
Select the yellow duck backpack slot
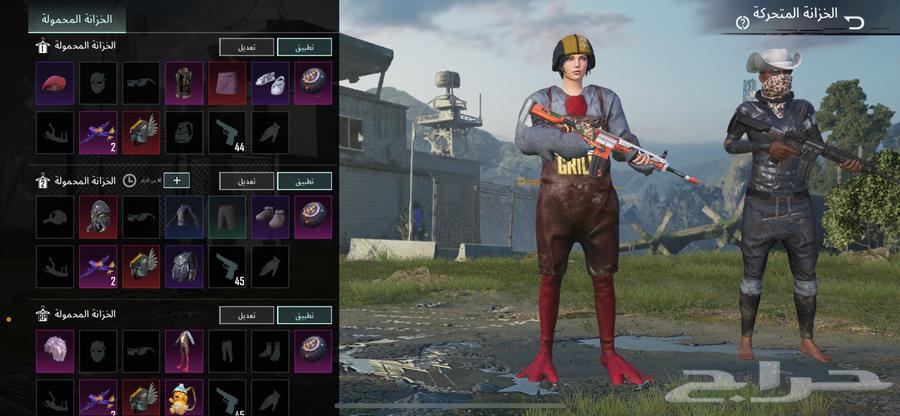coord(184,397)
